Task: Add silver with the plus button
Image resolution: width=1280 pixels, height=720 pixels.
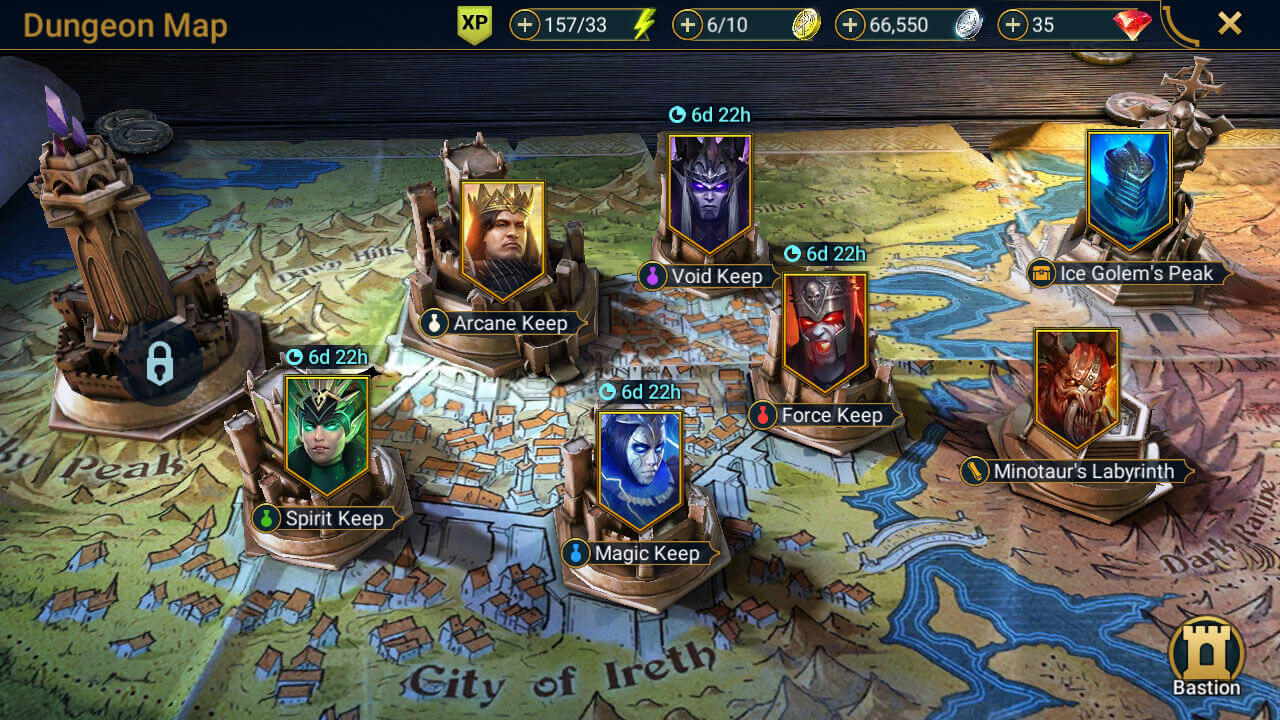Action: (x=850, y=25)
